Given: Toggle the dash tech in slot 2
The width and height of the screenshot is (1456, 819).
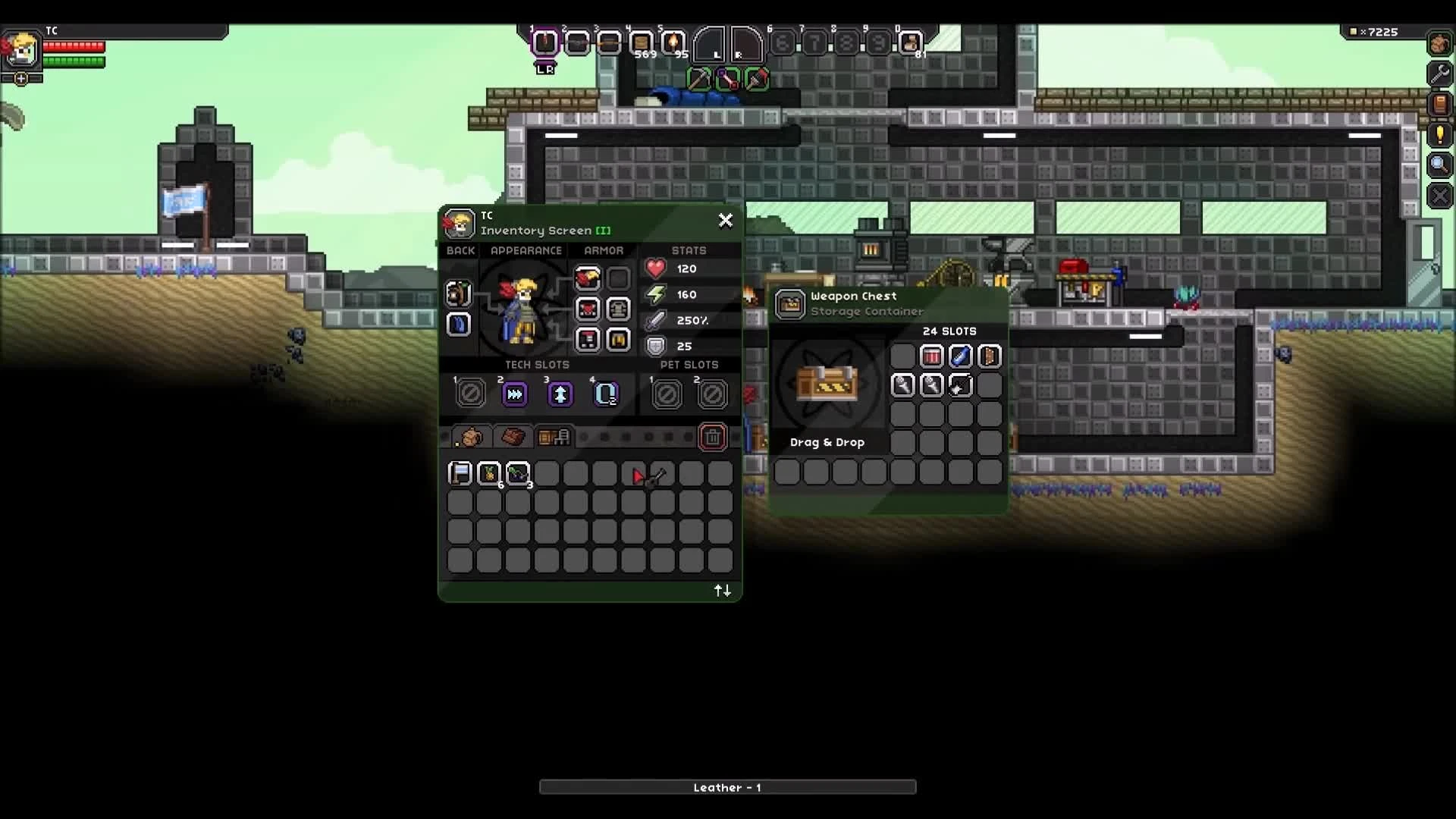Looking at the screenshot, I should [x=515, y=394].
